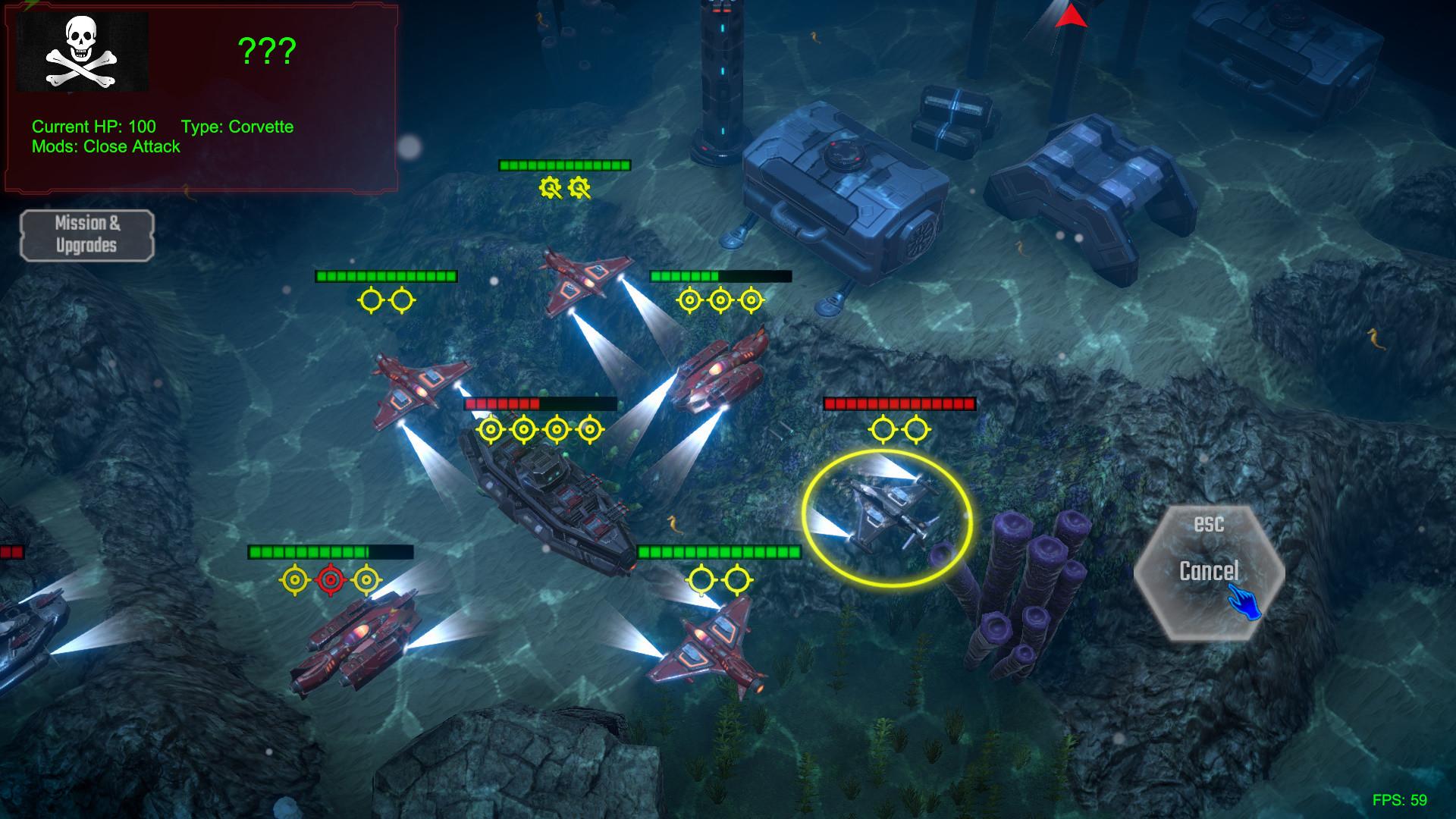
Task: Click the rightmost of the four crosshairs above the flagship
Action: click(x=589, y=428)
